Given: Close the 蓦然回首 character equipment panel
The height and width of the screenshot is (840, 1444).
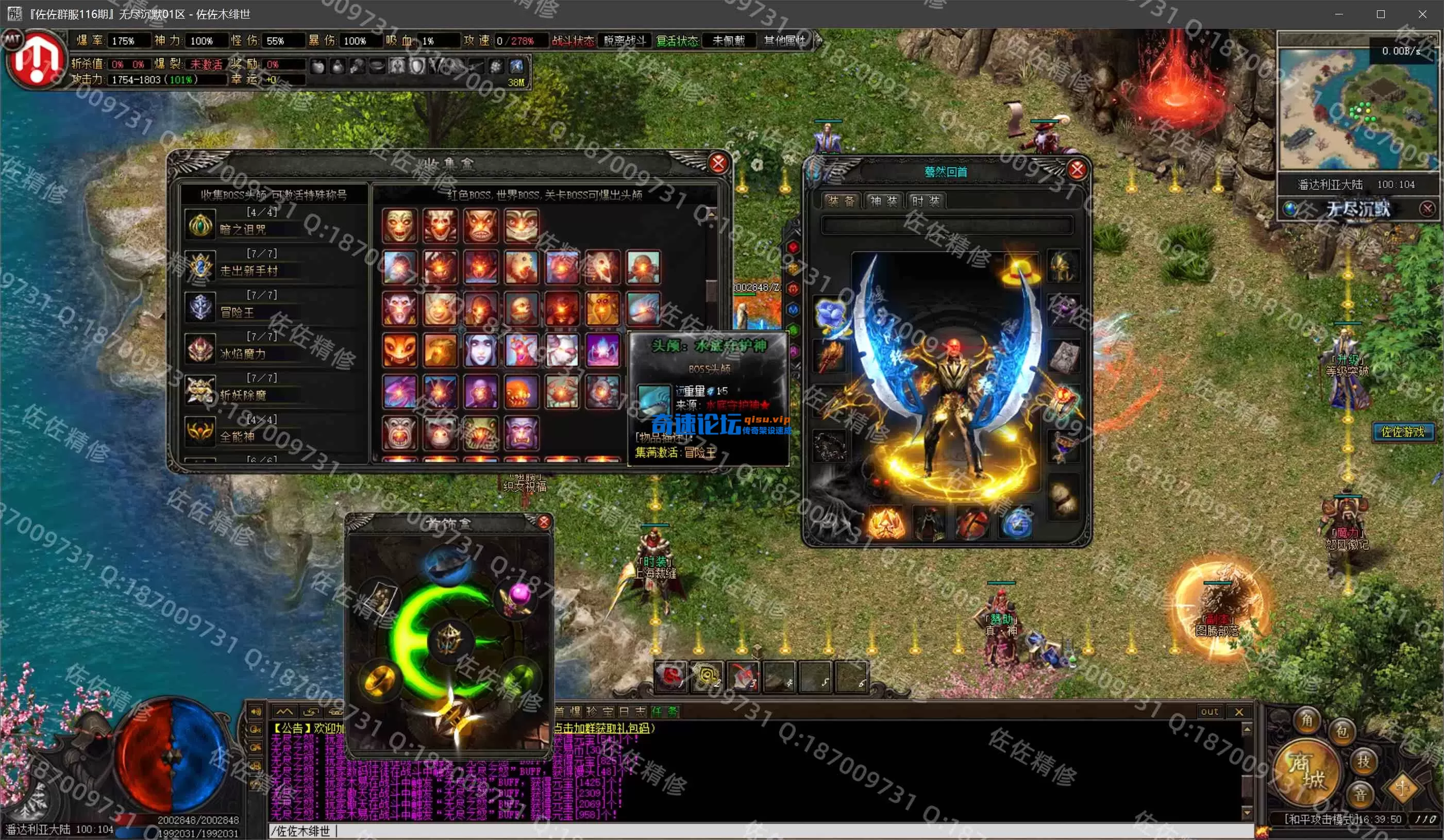Looking at the screenshot, I should [x=1077, y=170].
